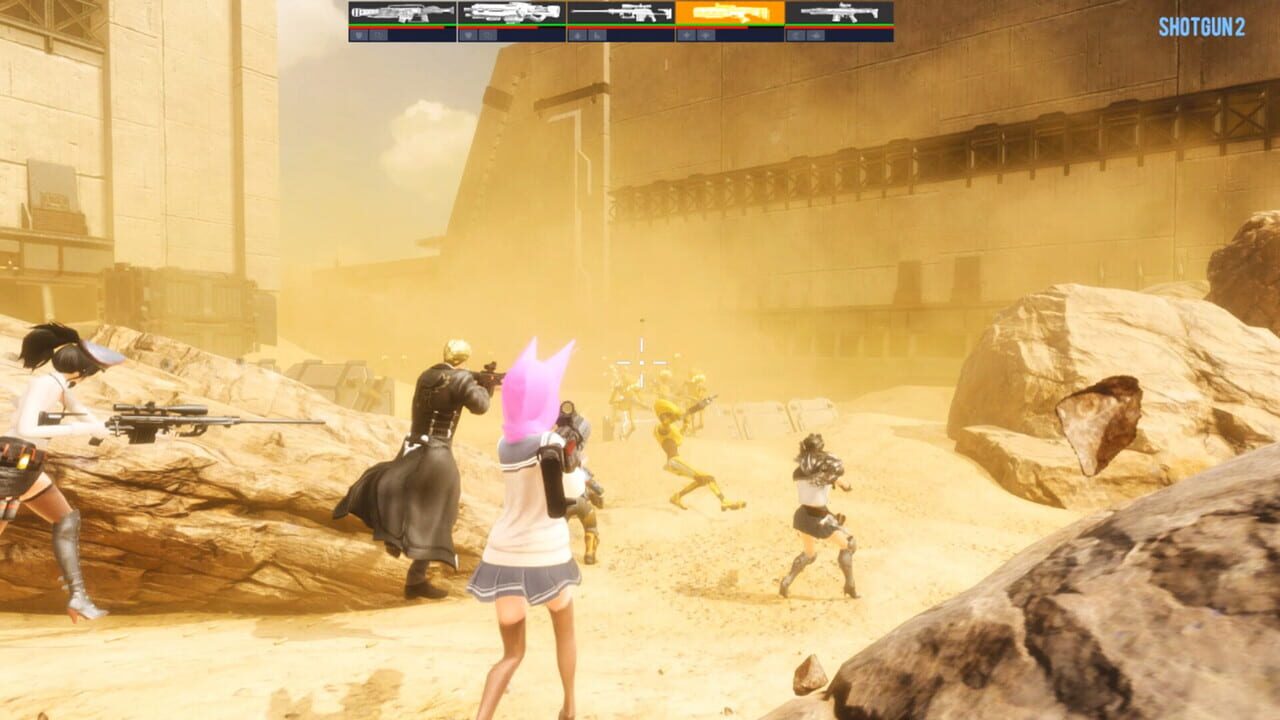Click the heart icon beneath the second weapon slot
This screenshot has width=1280, height=720.
click(469, 33)
